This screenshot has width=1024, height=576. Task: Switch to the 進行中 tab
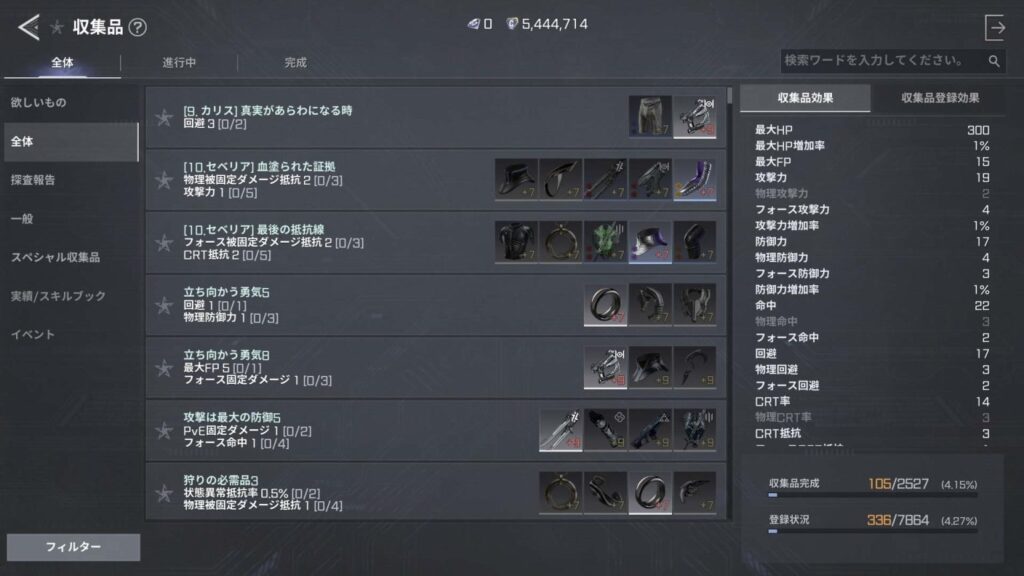179,63
